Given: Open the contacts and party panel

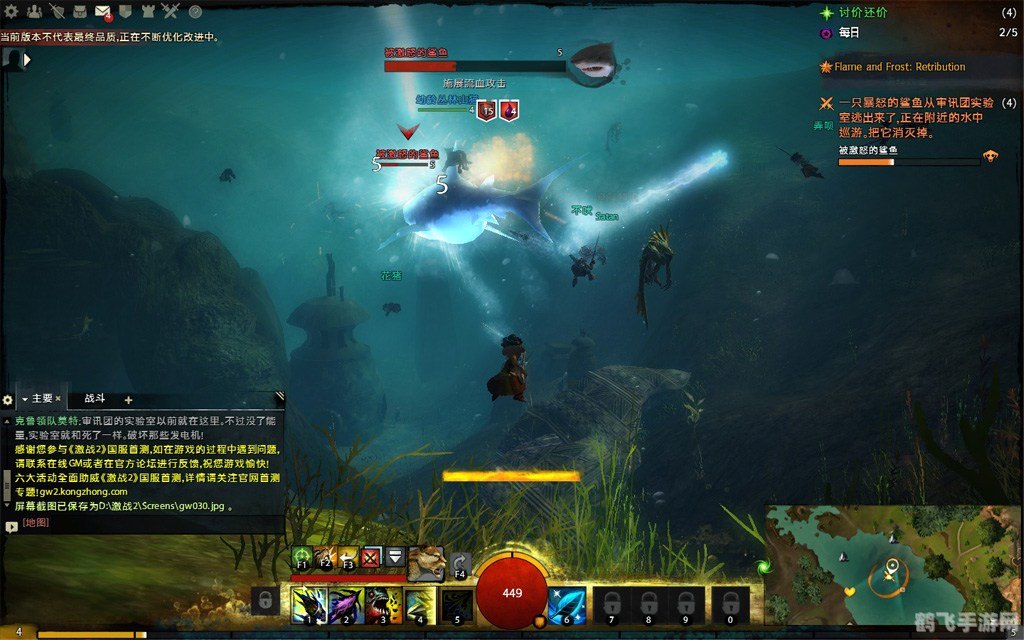Looking at the screenshot, I should click(35, 12).
